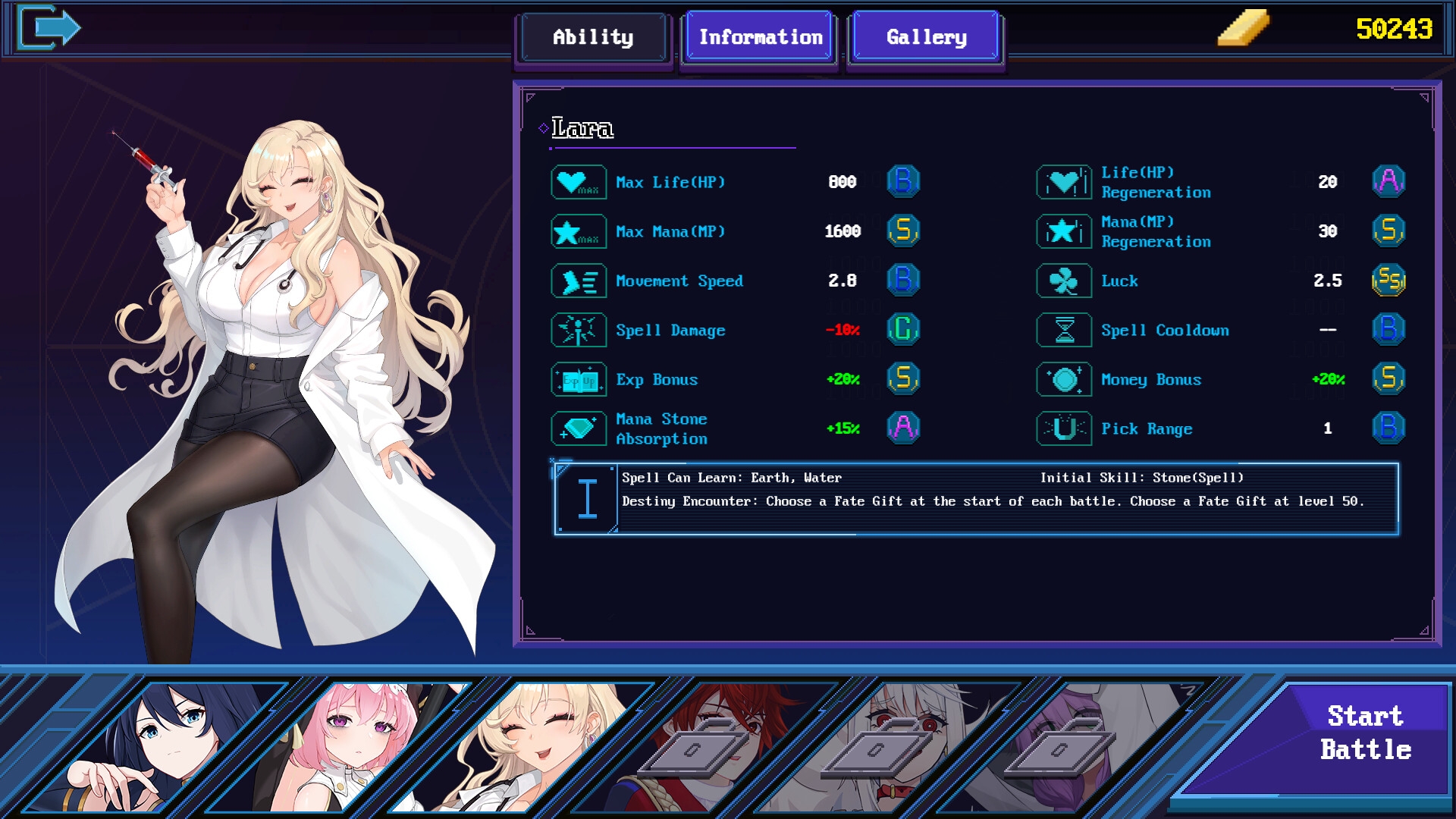Image resolution: width=1456 pixels, height=819 pixels.
Task: Select the Spell Damage wand icon
Action: click(x=578, y=330)
